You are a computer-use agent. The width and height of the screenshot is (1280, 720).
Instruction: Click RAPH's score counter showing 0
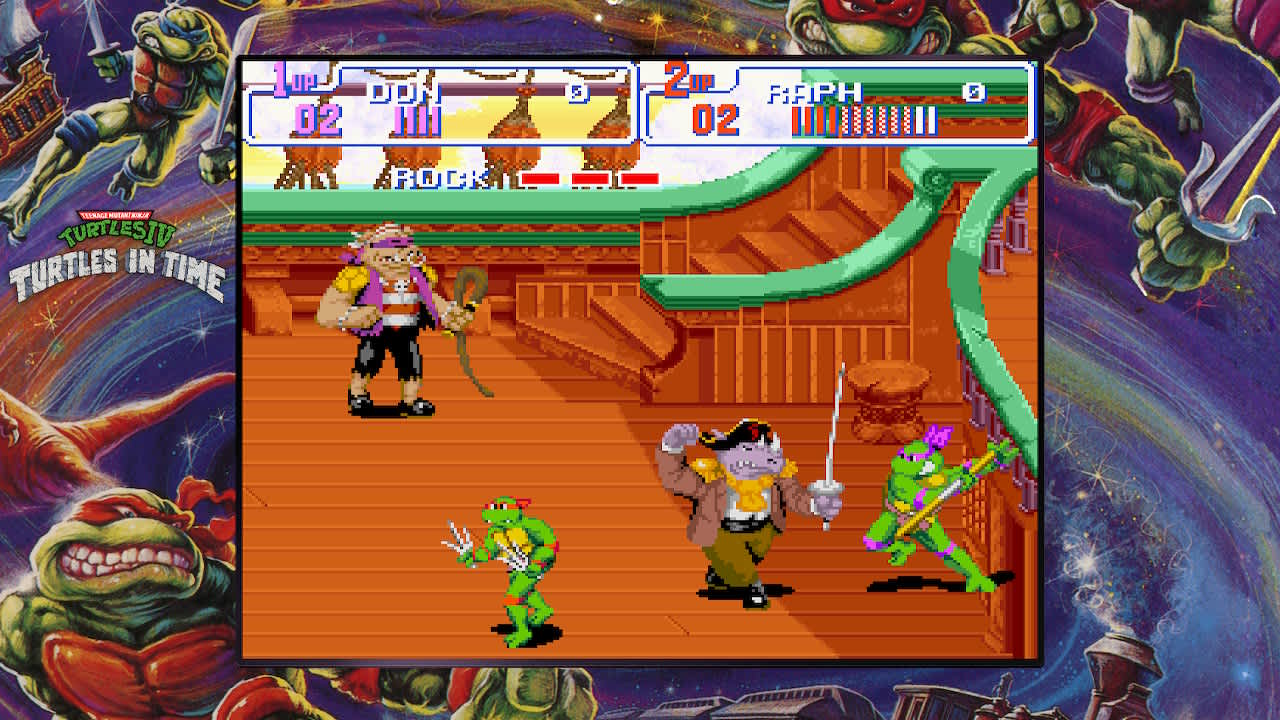975,92
